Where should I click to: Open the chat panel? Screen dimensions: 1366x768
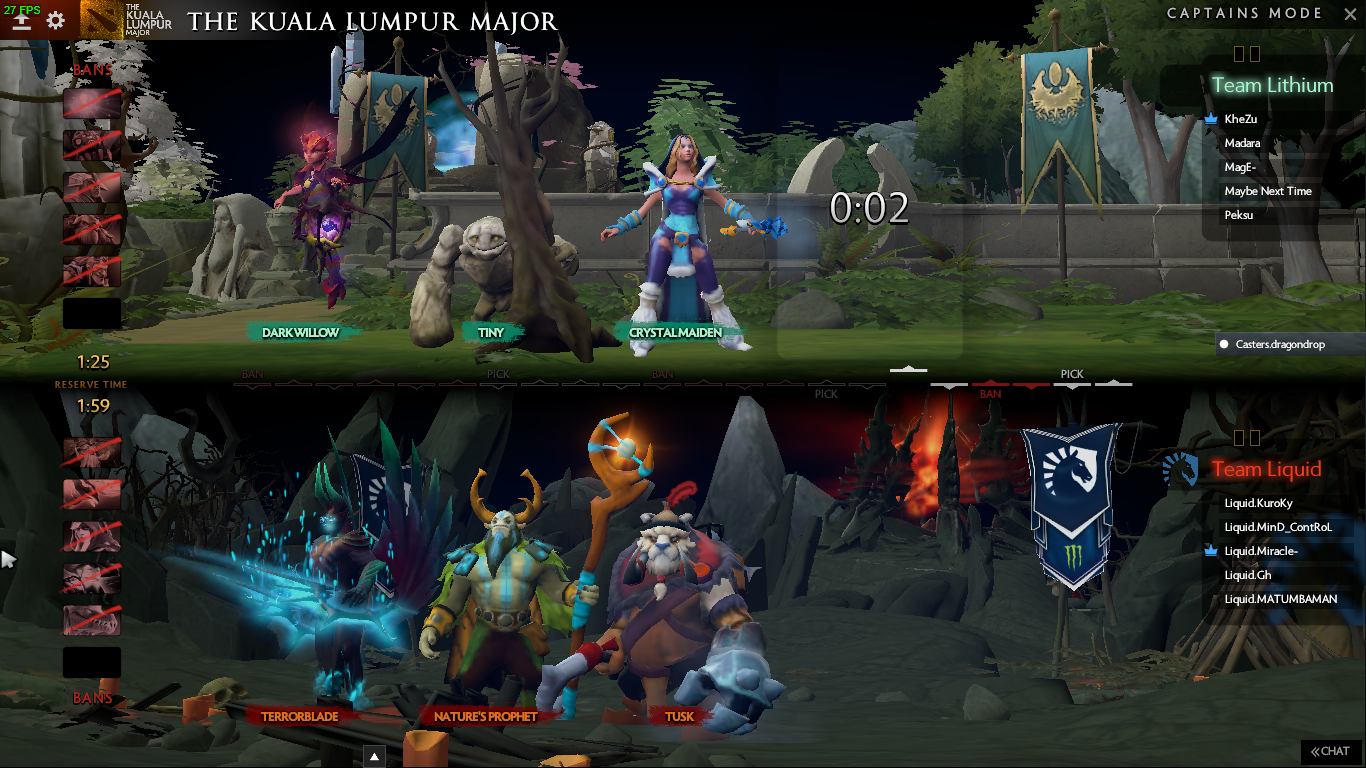[x=1331, y=751]
